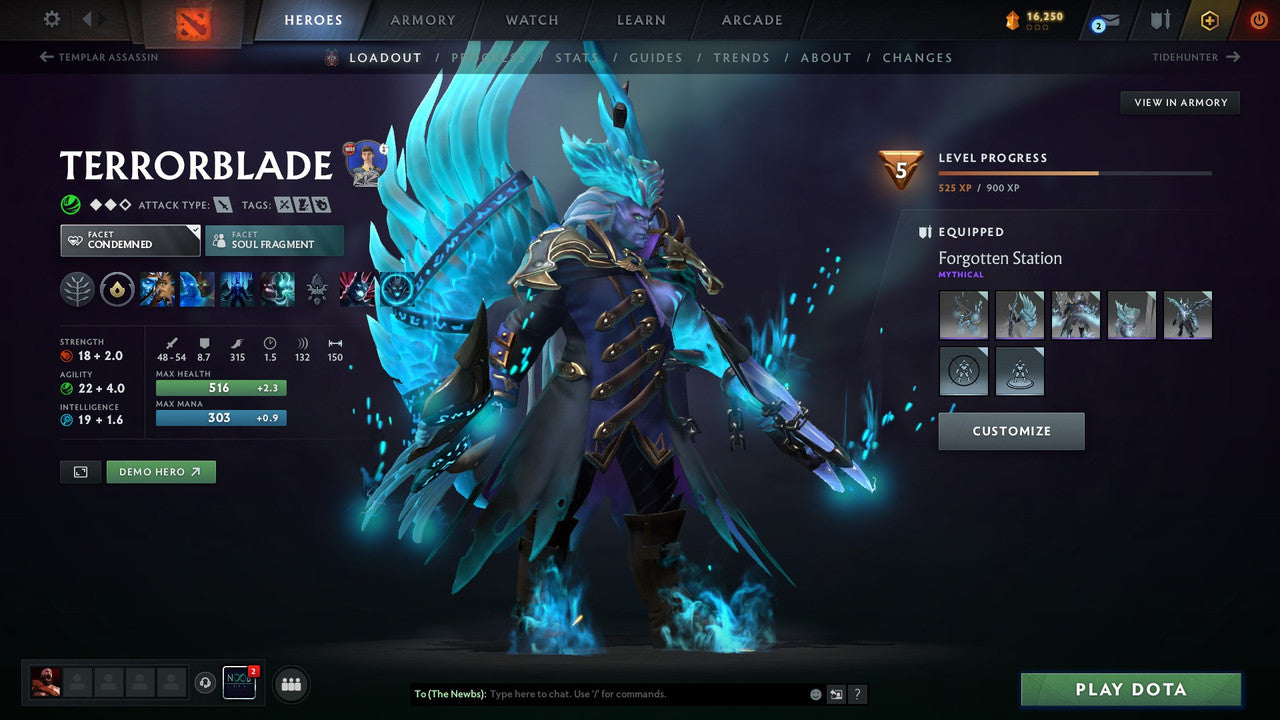Switch to the Guides tab

point(655,57)
